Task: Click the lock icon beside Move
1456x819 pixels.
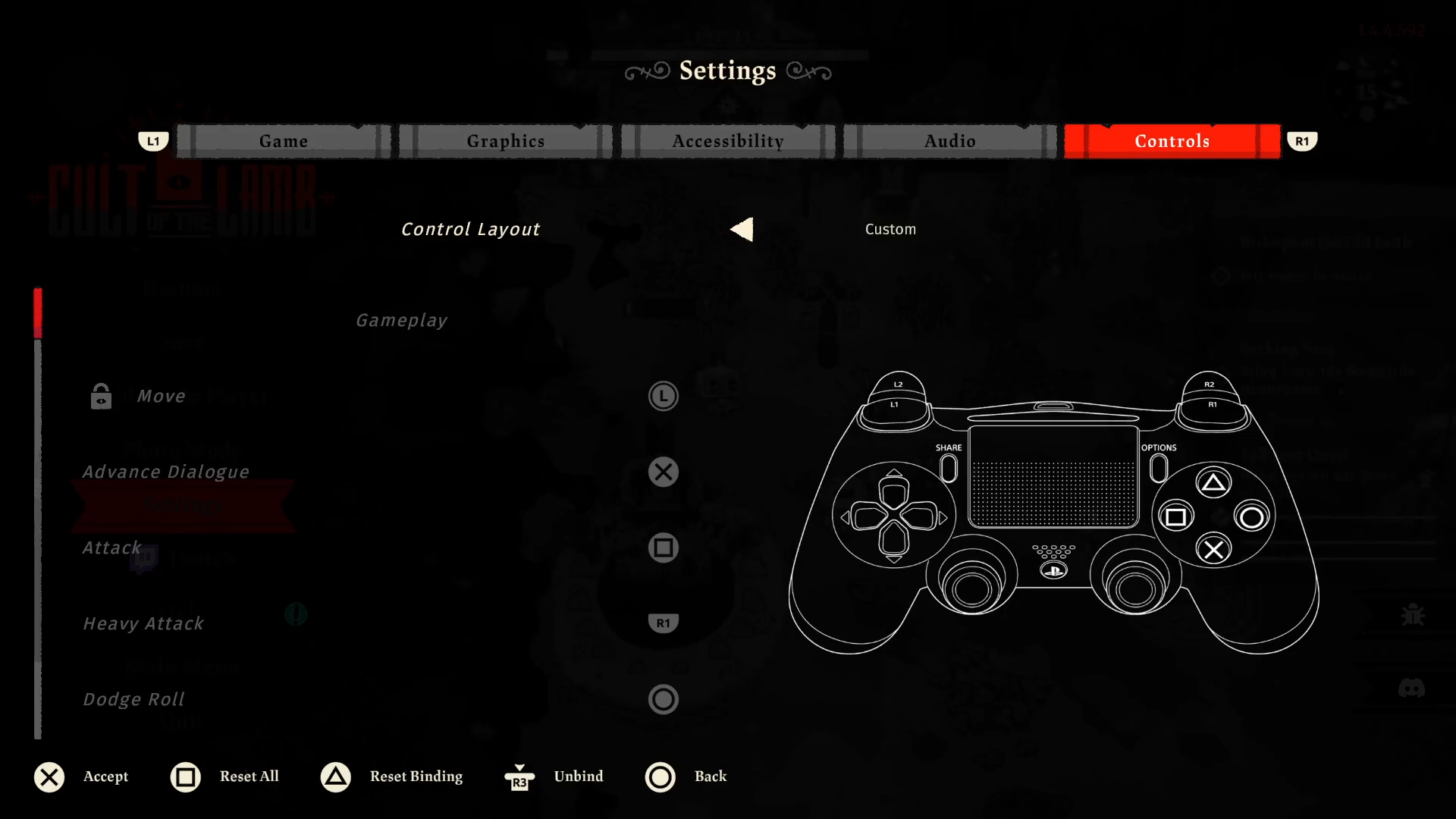Action: (x=101, y=396)
